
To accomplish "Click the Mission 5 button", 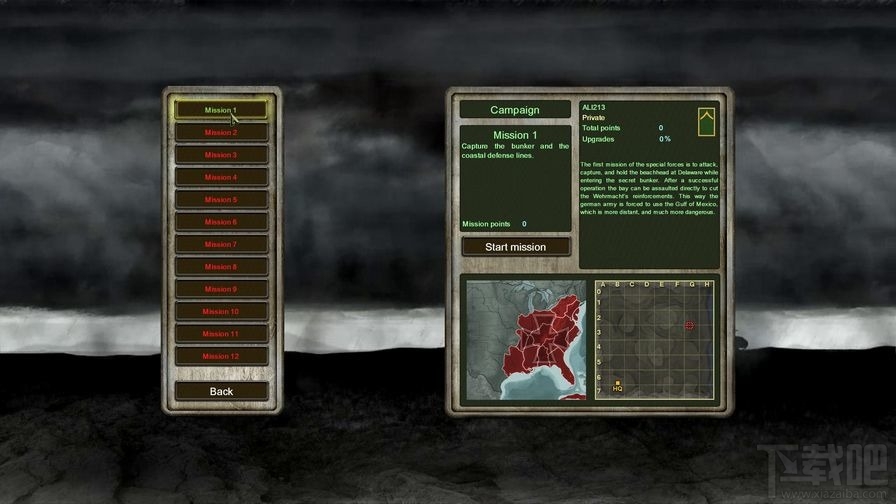I will point(221,200).
